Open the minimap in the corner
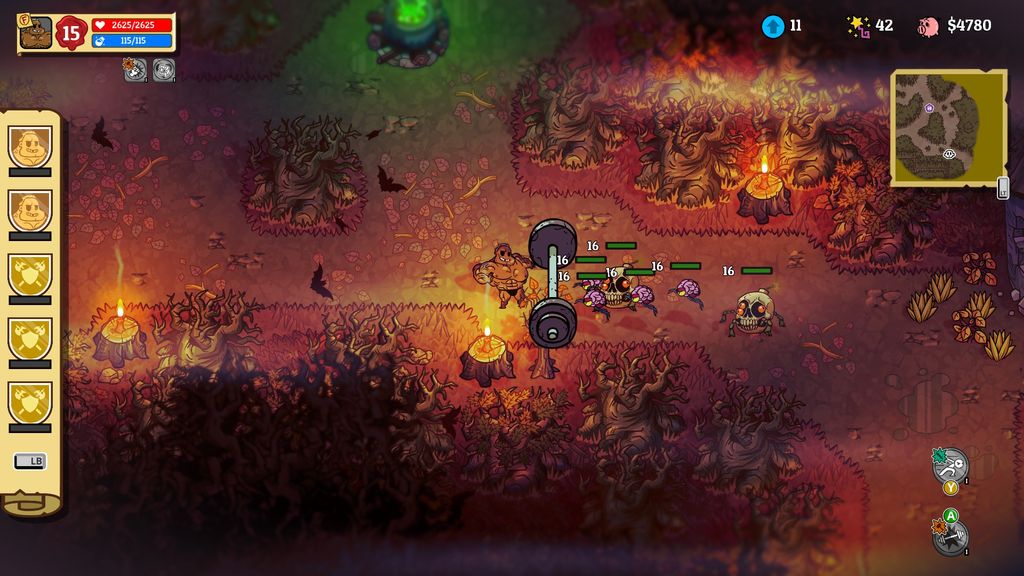 946,127
